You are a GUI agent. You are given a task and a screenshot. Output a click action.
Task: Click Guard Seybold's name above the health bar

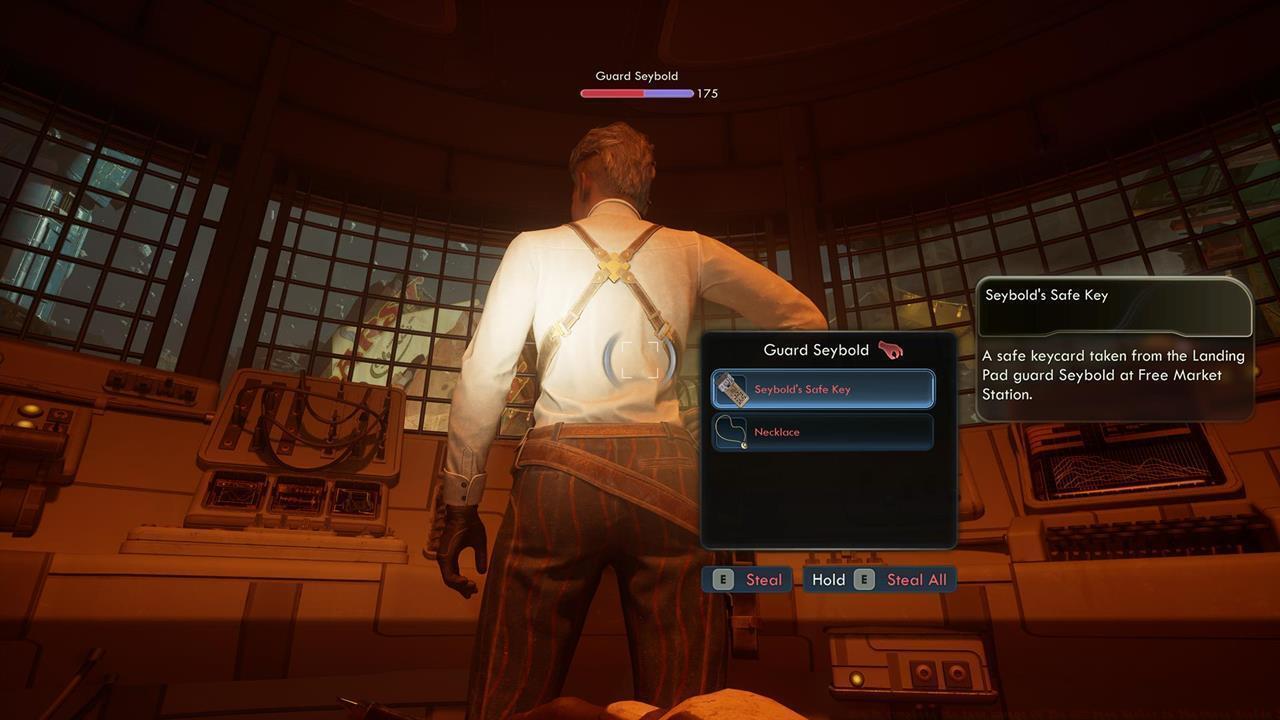pos(636,75)
